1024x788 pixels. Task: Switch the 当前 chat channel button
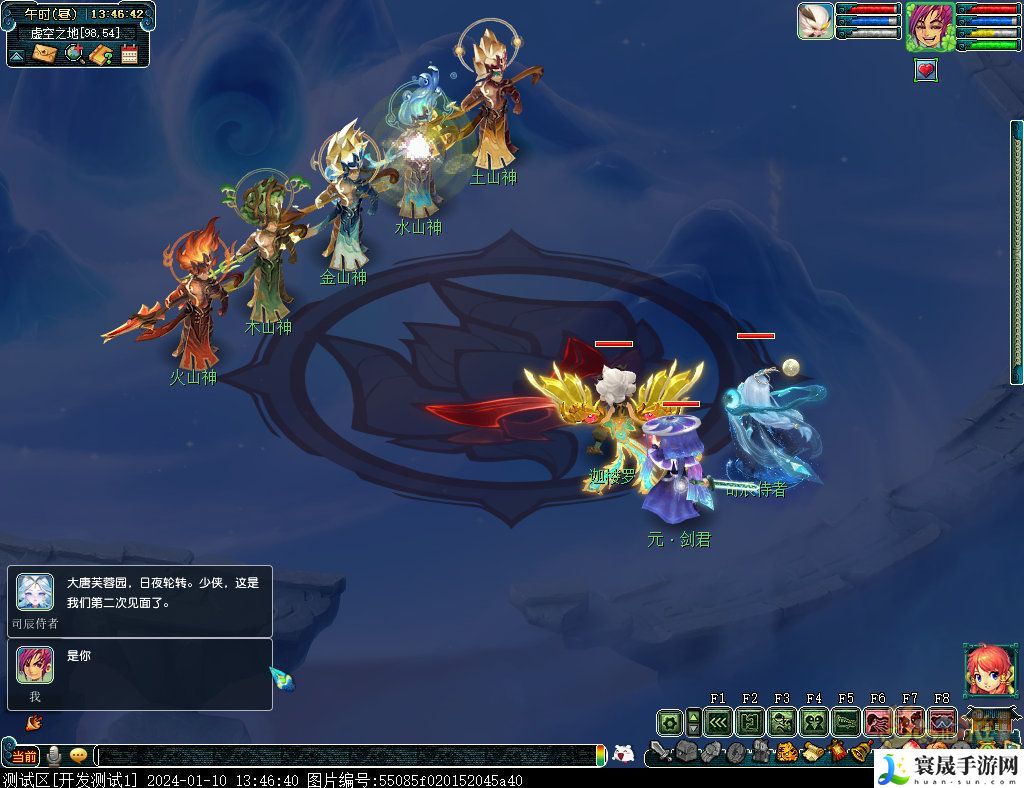25,756
